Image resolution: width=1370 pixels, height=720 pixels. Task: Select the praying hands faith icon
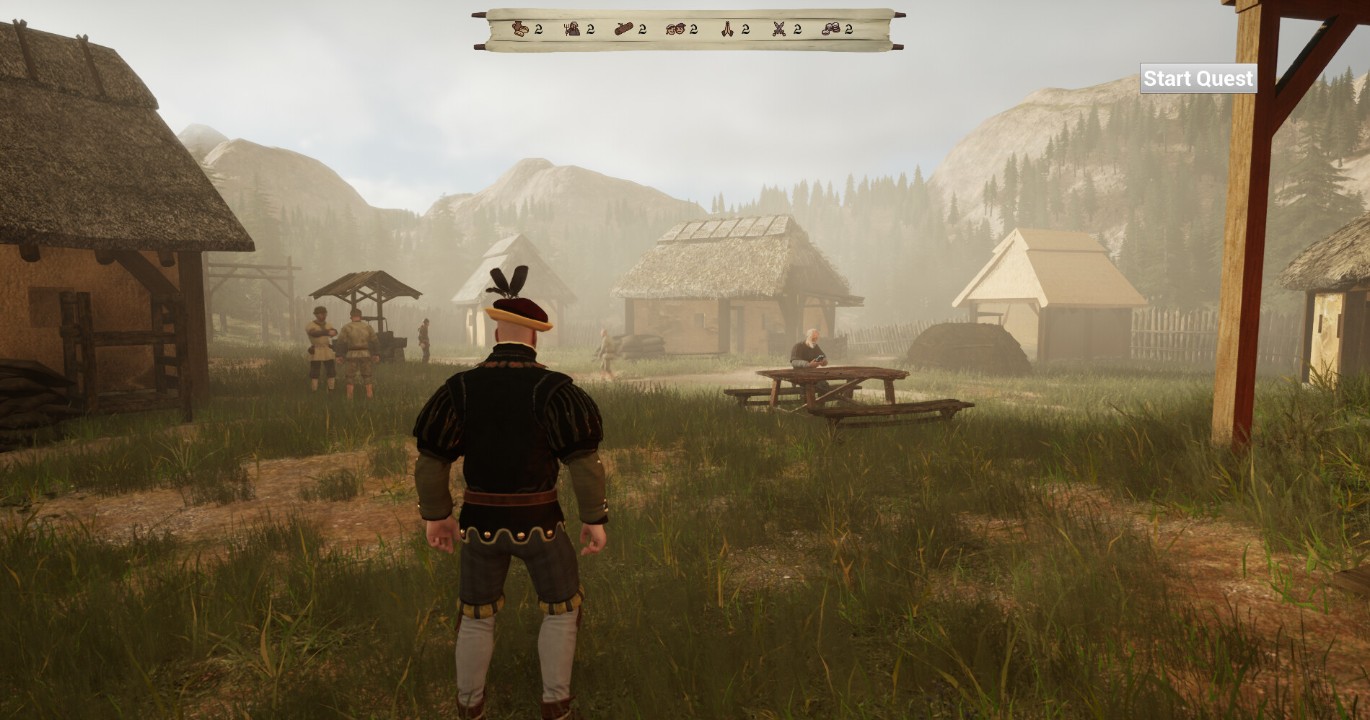coord(727,29)
